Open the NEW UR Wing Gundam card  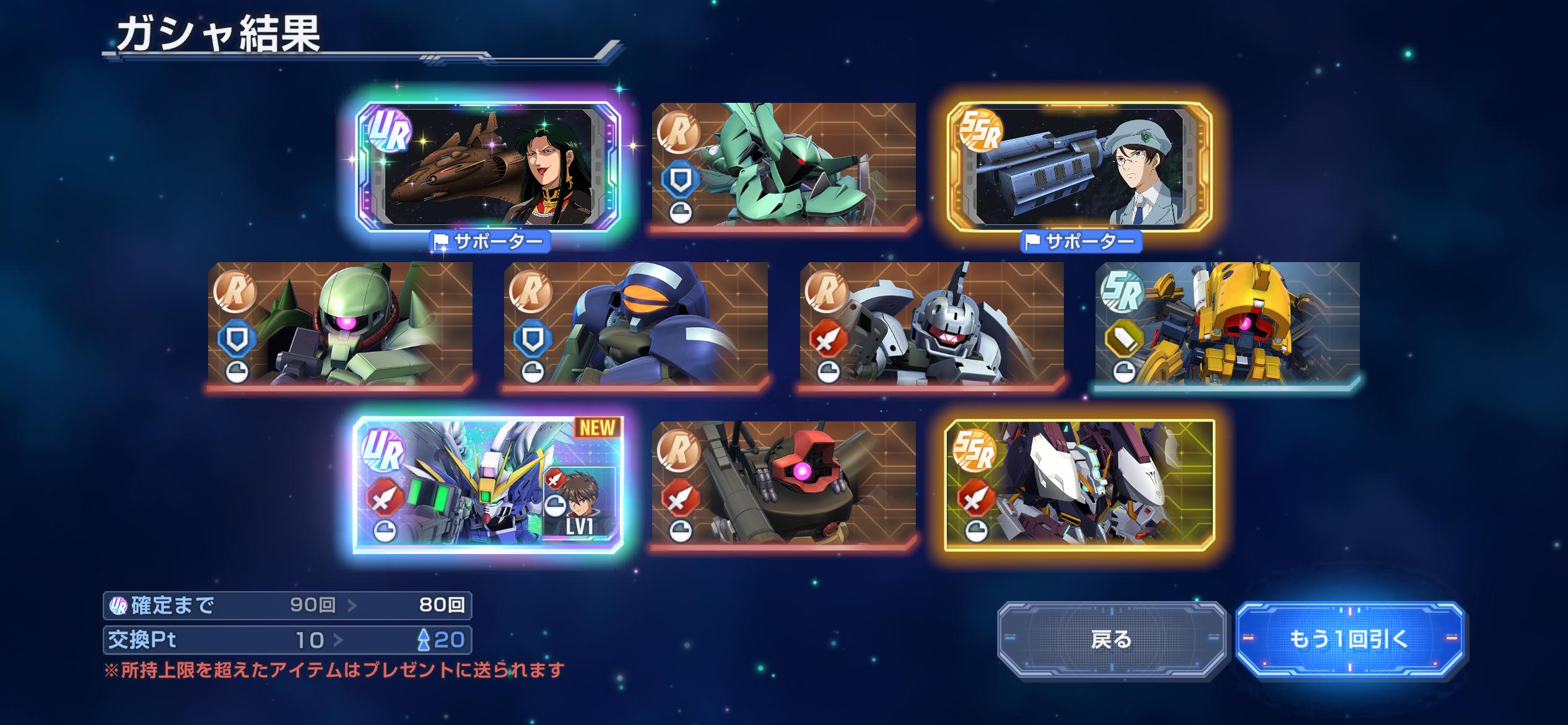pyautogui.click(x=488, y=485)
